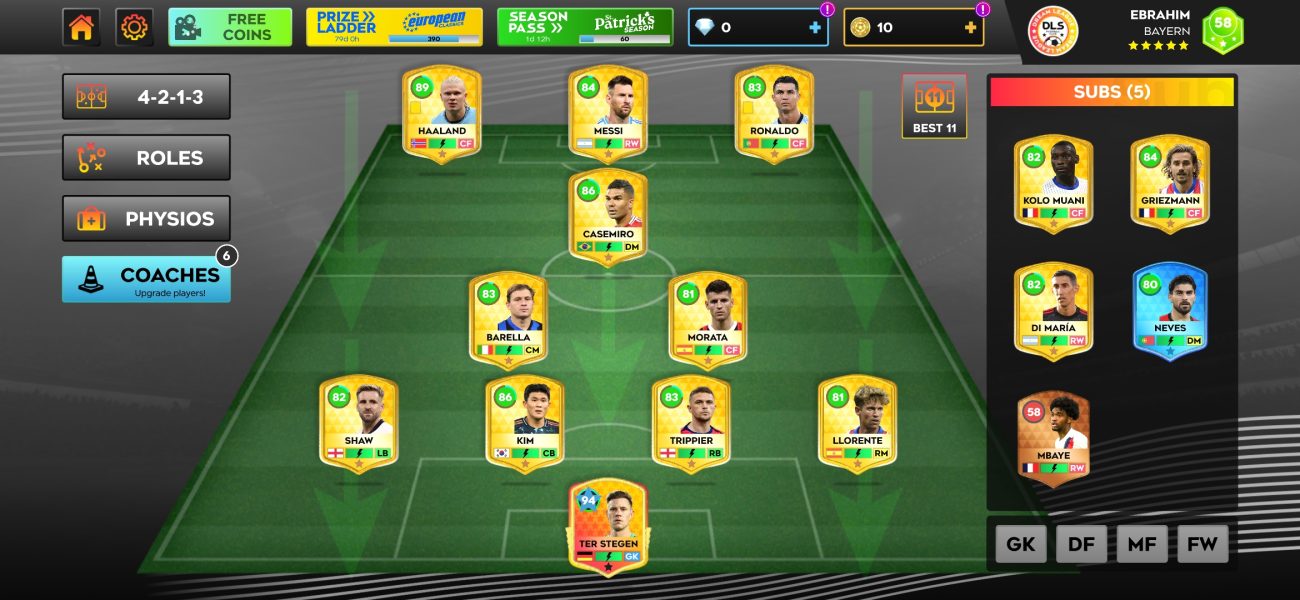The image size is (1300, 600).
Task: Select the Mbaye substitute card
Action: [x=1053, y=440]
